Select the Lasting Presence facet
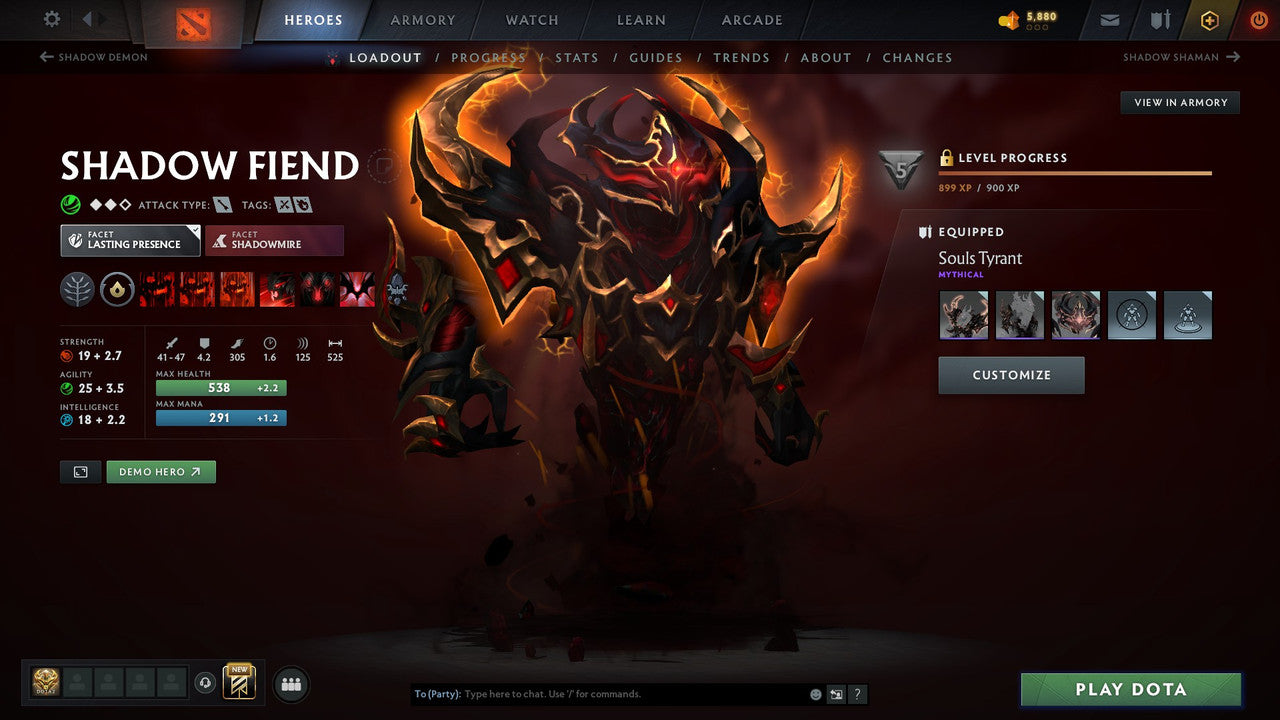The height and width of the screenshot is (720, 1280). (x=130, y=240)
